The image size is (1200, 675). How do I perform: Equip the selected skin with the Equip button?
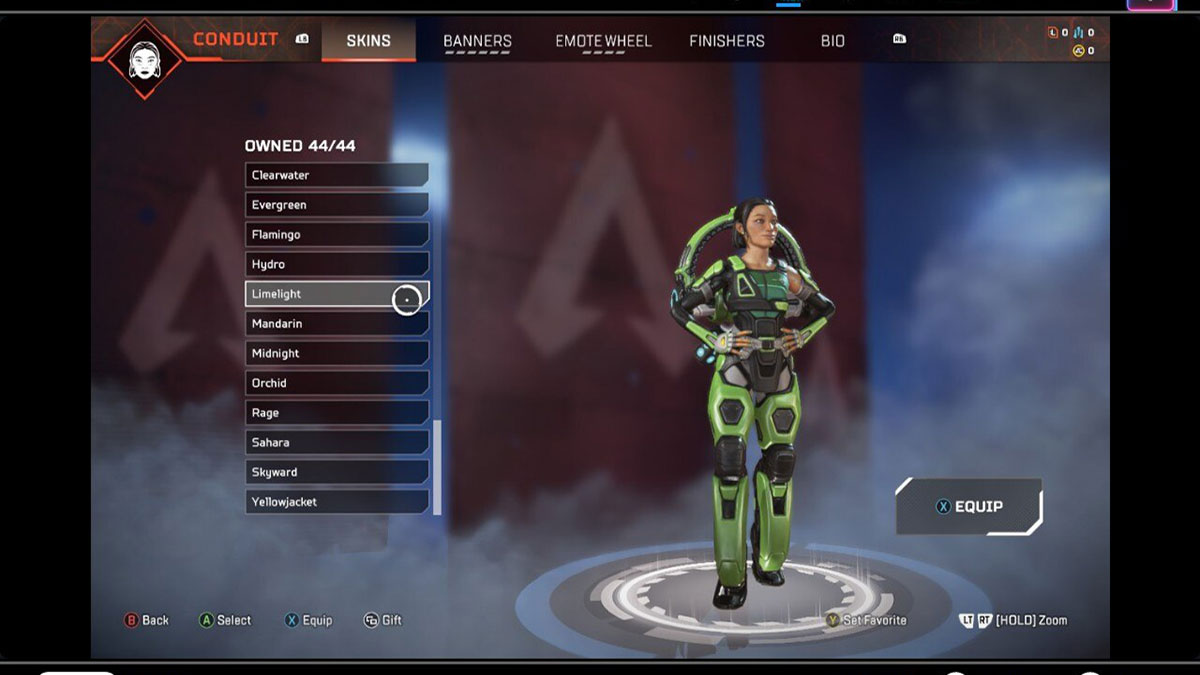point(969,507)
